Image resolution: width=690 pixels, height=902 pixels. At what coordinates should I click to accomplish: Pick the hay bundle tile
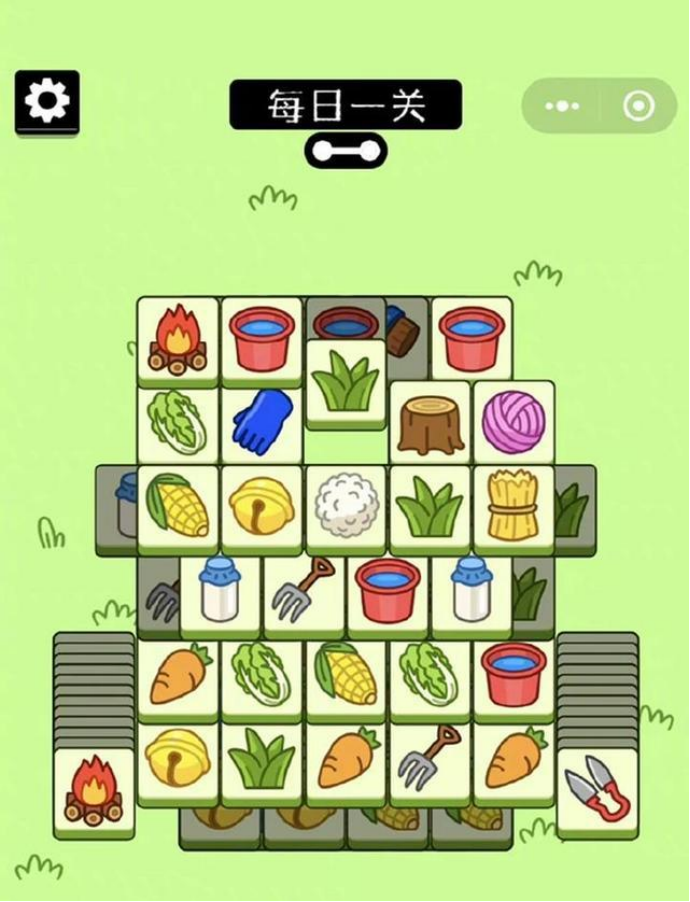click(513, 506)
